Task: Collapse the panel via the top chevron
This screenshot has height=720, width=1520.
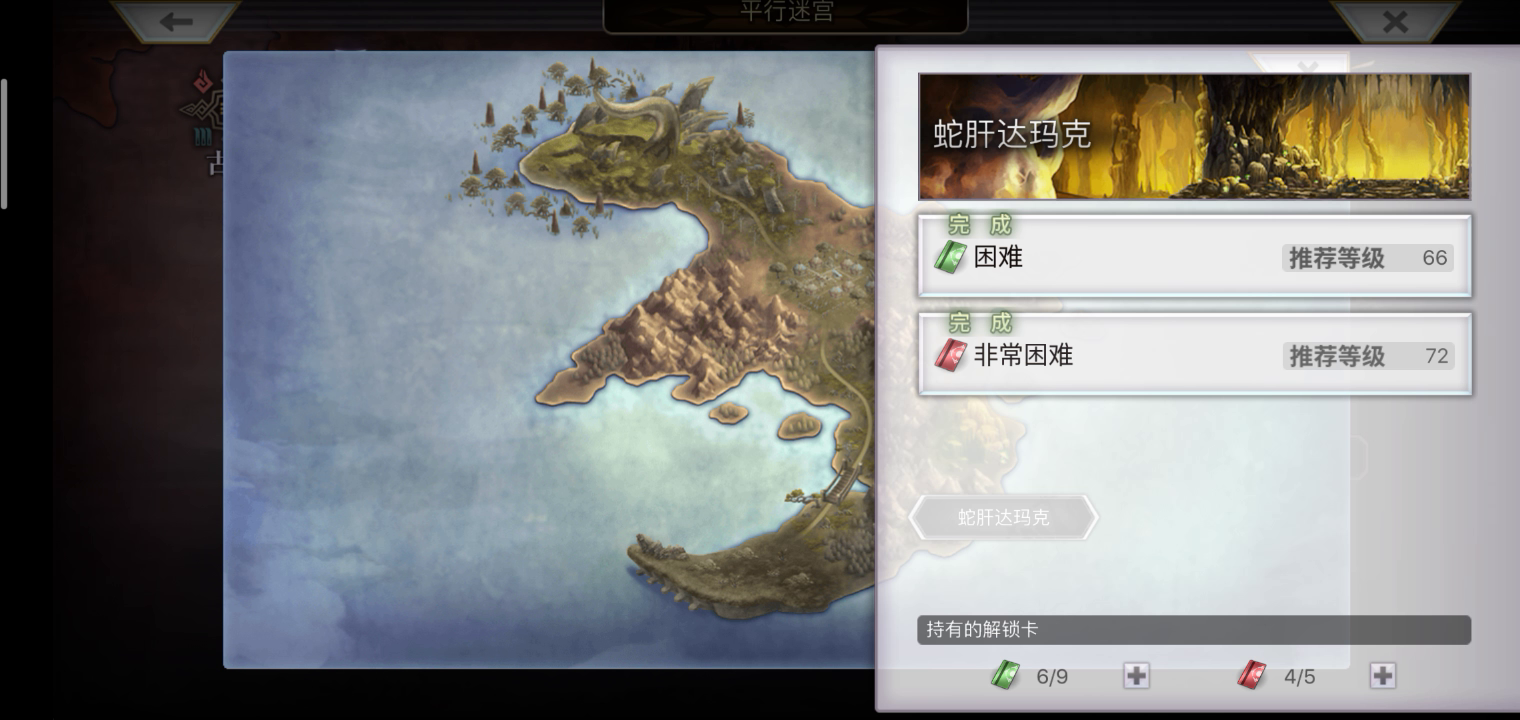Action: click(1308, 64)
